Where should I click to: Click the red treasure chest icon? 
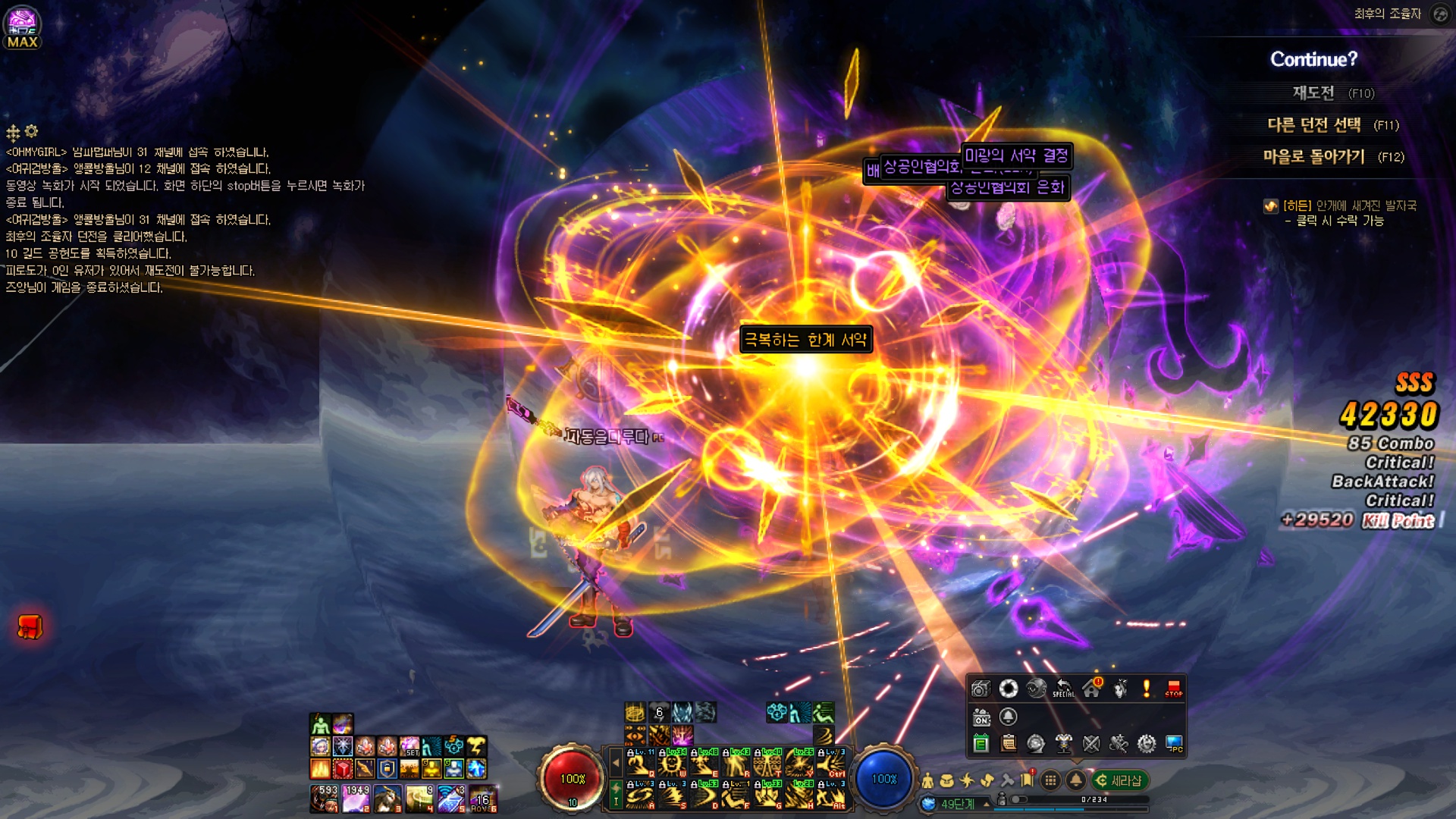[30, 627]
